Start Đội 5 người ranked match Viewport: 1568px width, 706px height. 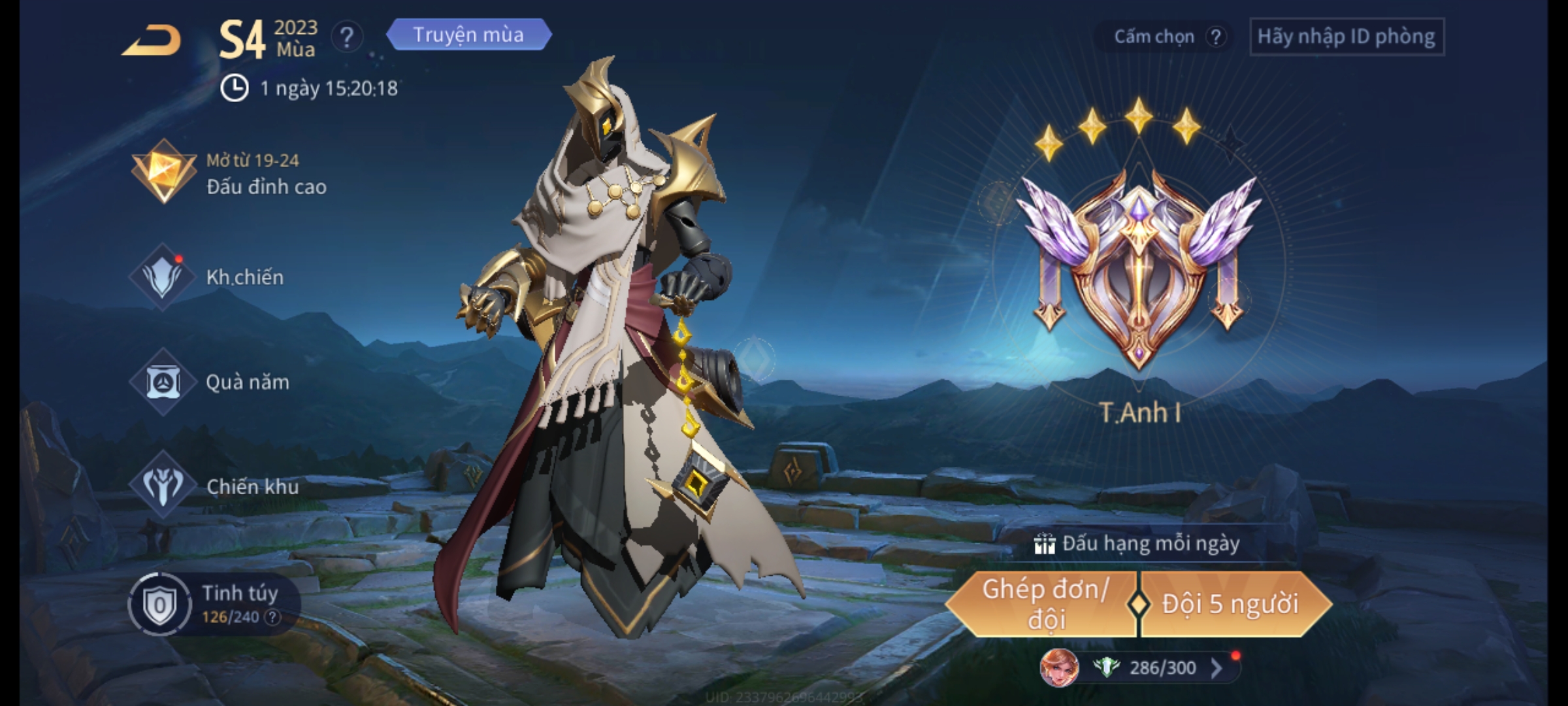[x=1231, y=604]
